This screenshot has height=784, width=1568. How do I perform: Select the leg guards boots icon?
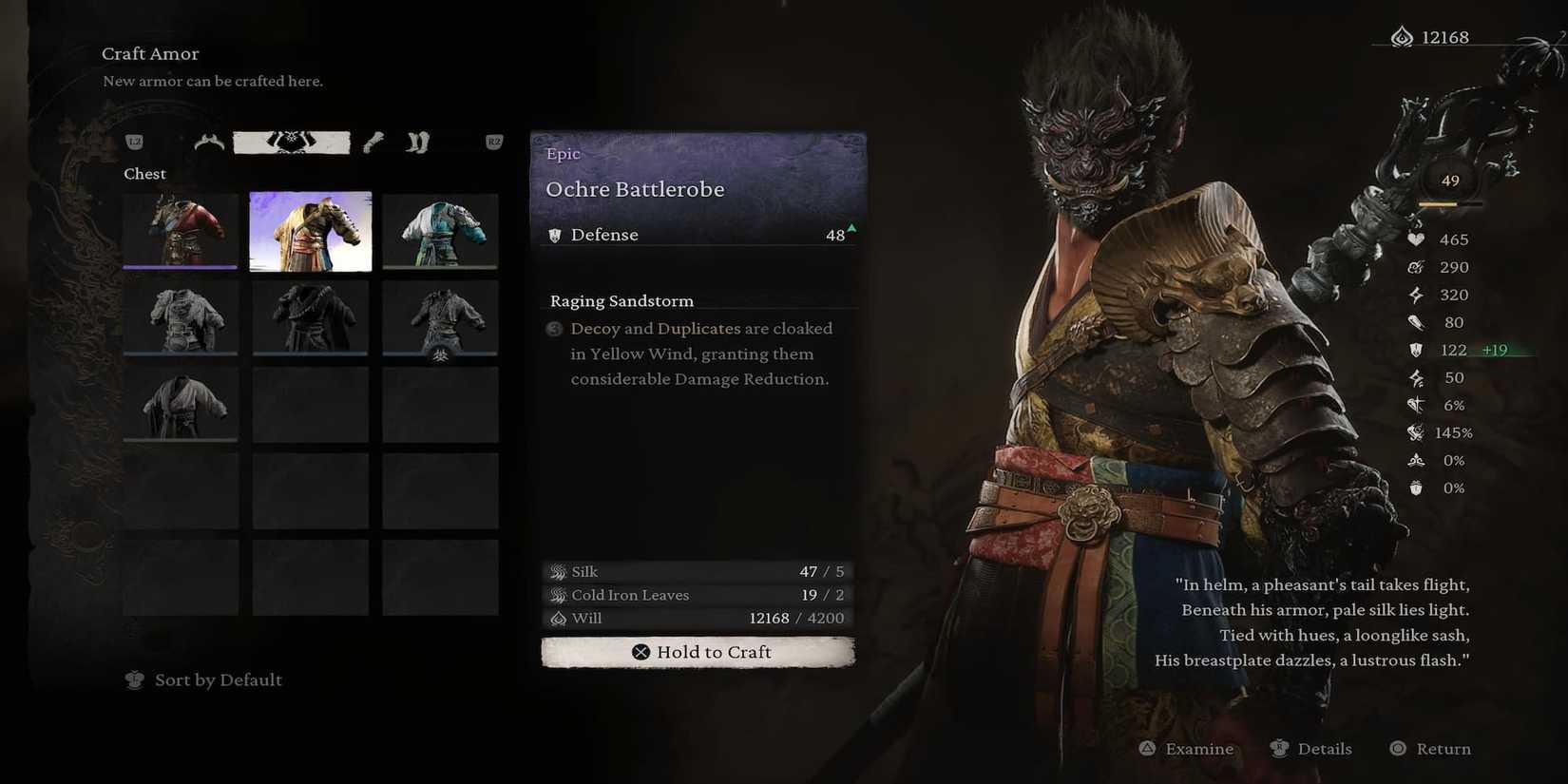point(416,141)
